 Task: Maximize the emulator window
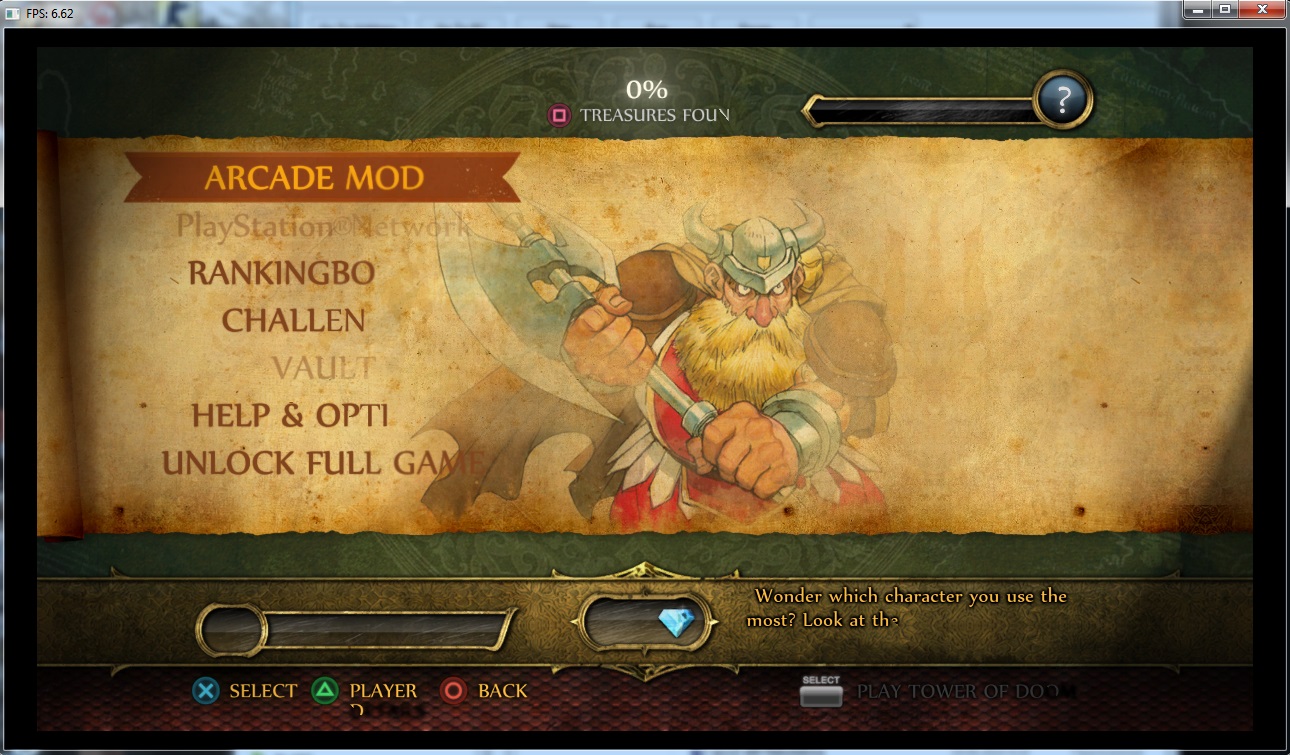[1224, 10]
